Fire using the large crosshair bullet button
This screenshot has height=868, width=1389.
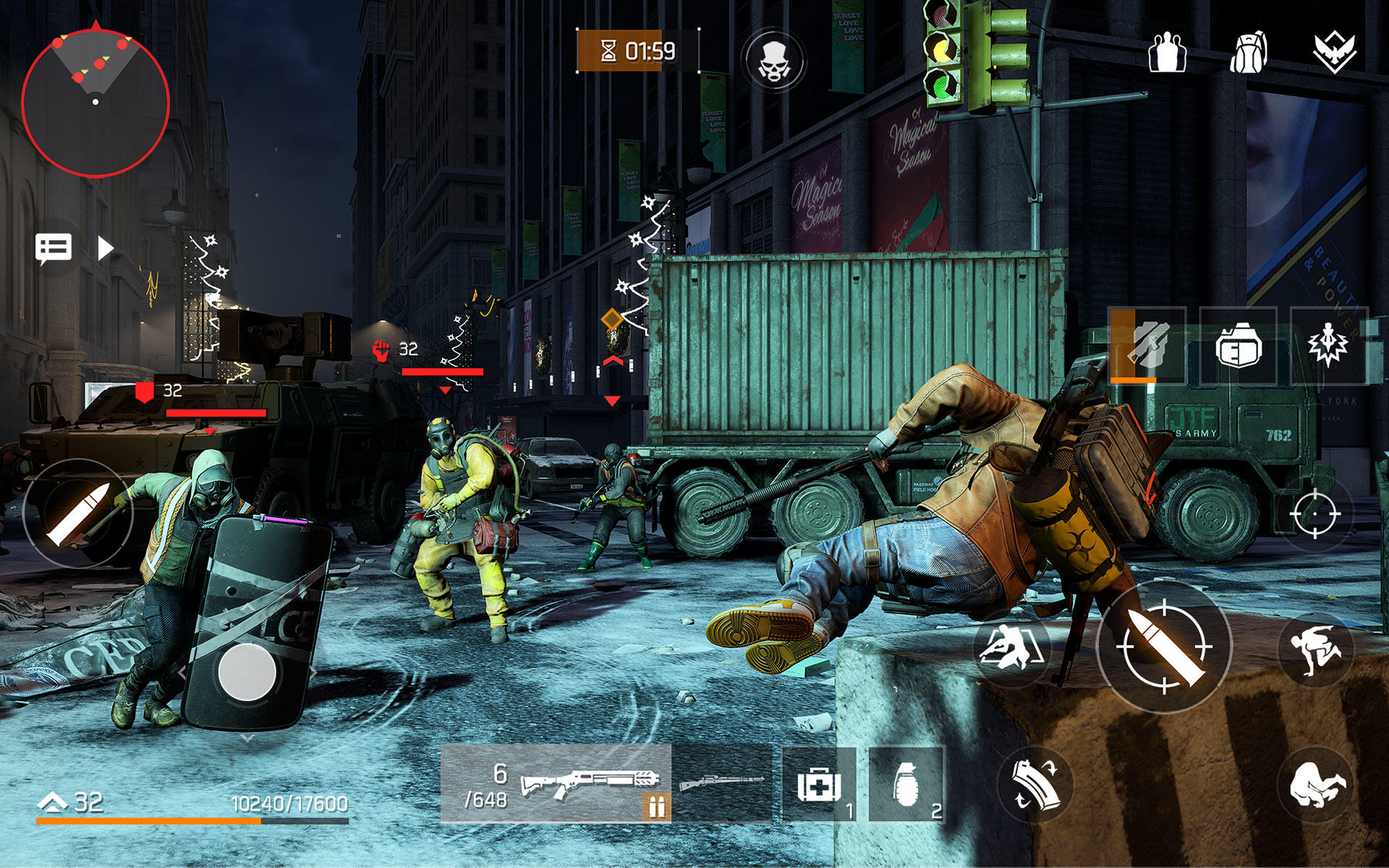(x=1164, y=646)
